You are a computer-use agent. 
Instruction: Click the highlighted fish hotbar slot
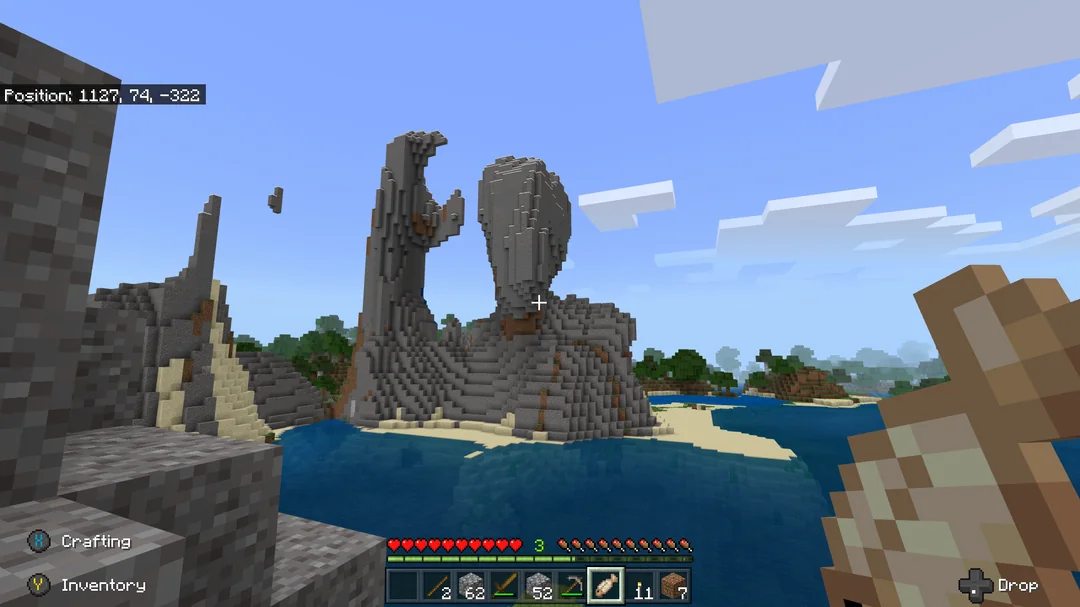coord(607,586)
